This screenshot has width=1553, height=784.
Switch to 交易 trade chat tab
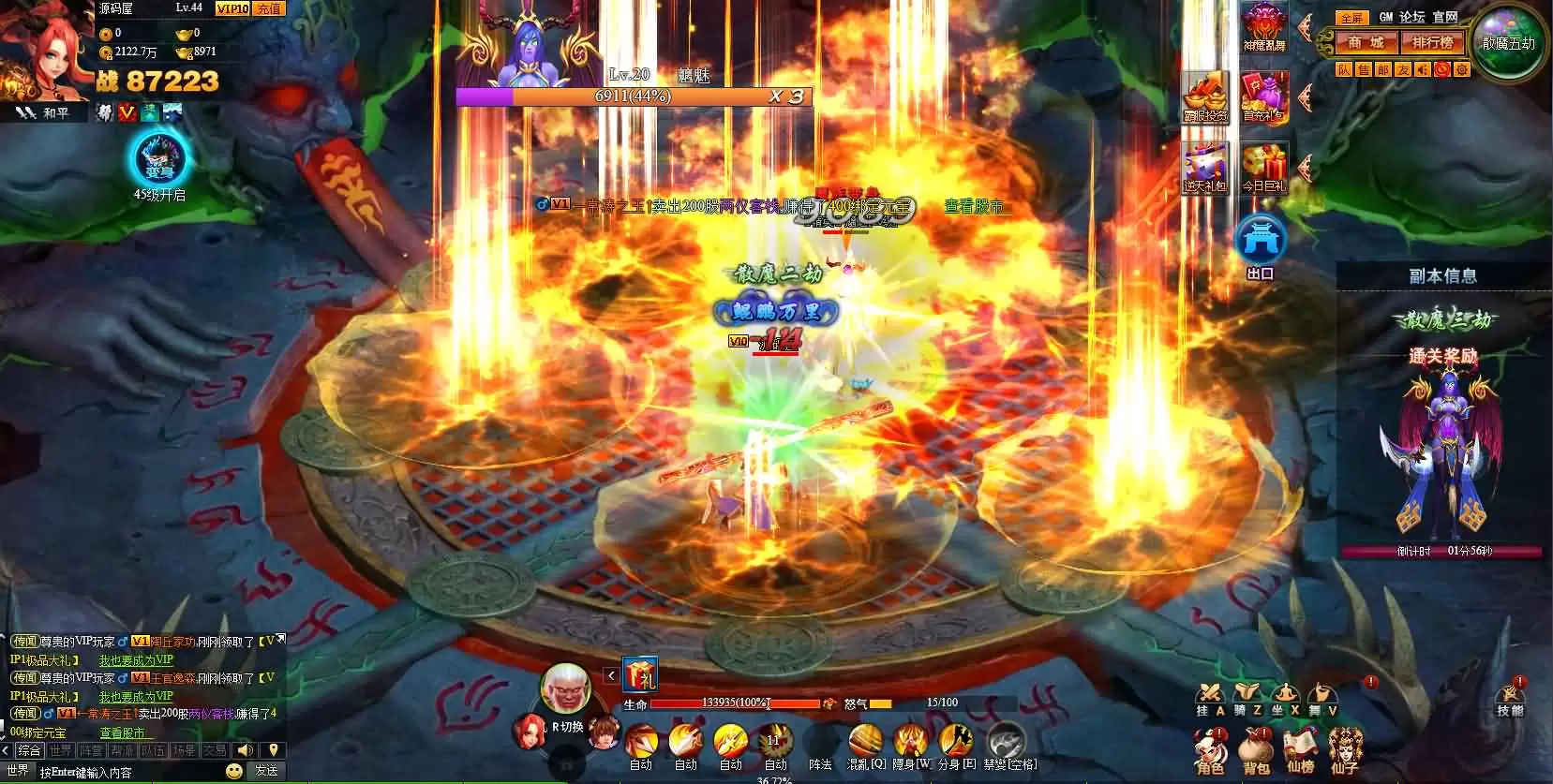click(x=216, y=749)
